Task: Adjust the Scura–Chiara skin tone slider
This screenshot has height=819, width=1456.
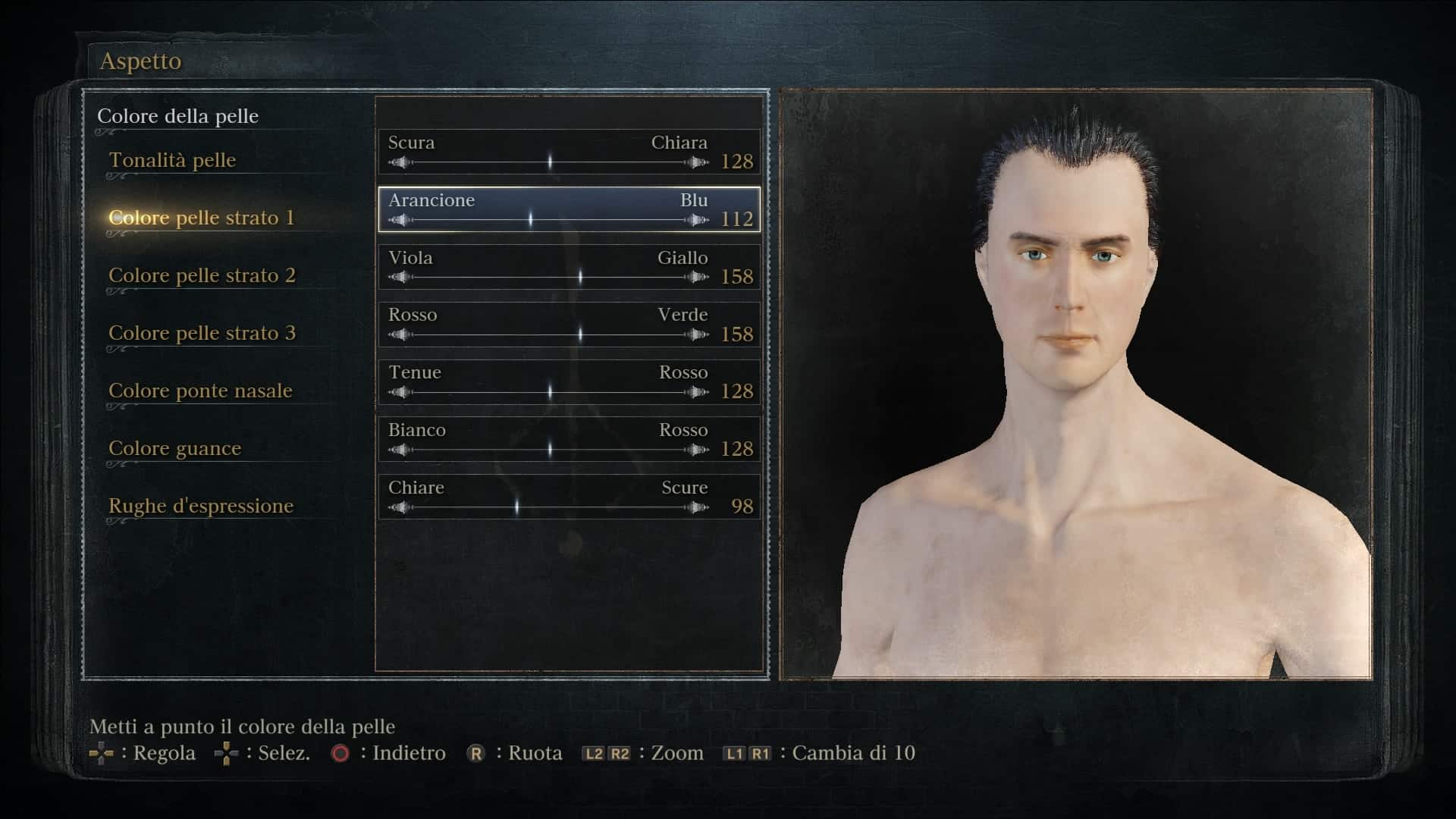Action: [549, 162]
